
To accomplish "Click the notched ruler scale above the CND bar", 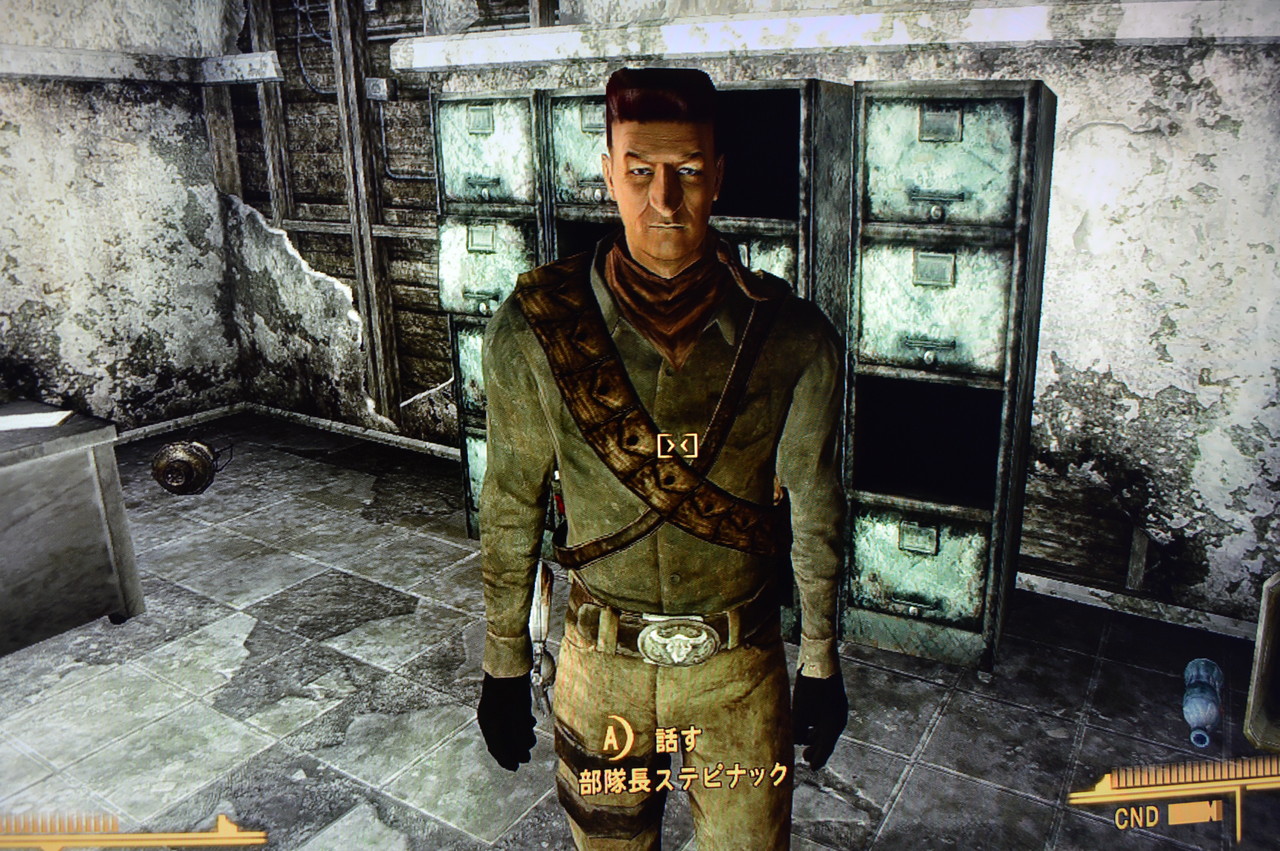I will pos(1185,775).
